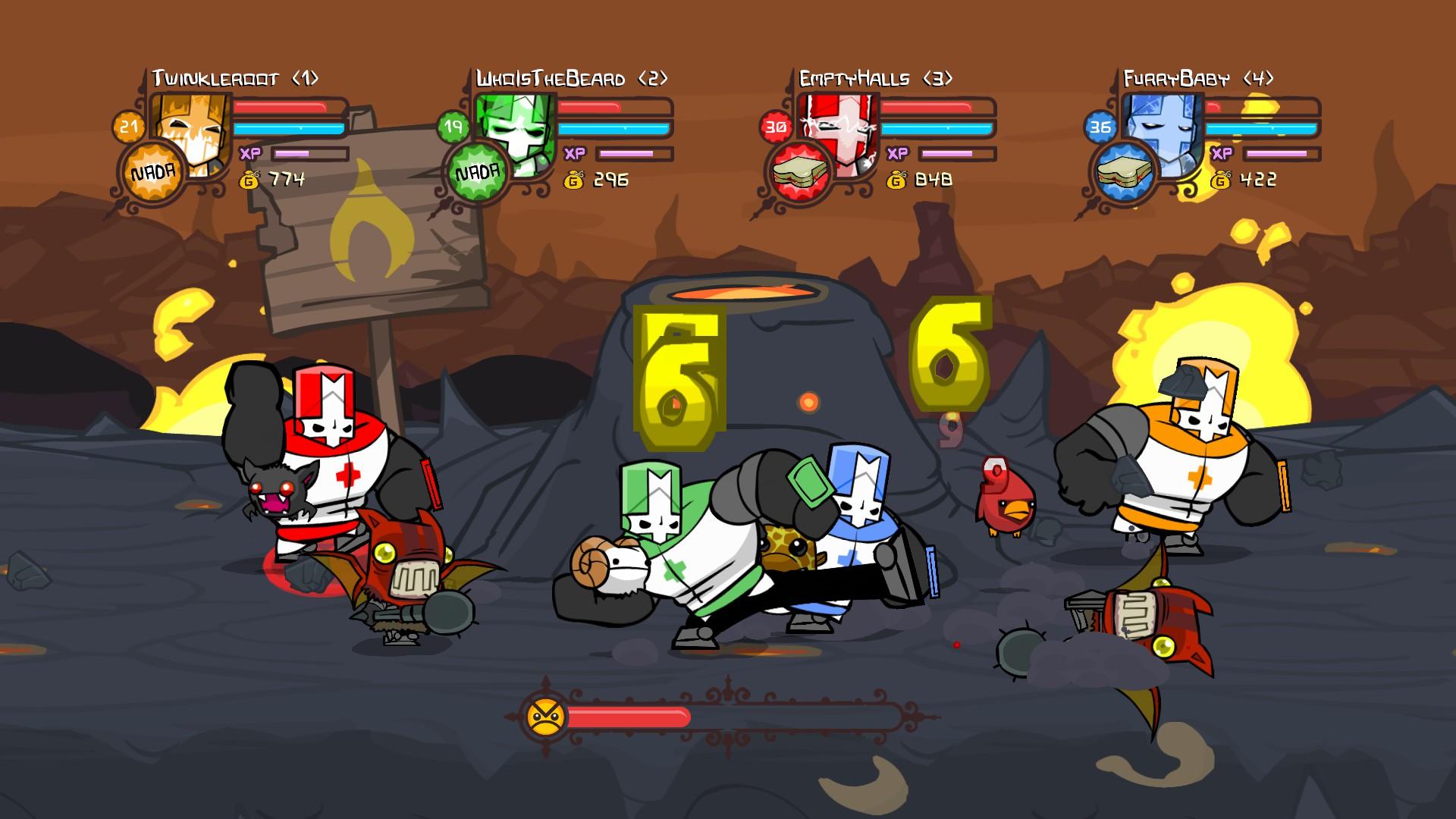Click the gold count reading 422
This screenshot has width=1456, height=819.
point(1257,179)
